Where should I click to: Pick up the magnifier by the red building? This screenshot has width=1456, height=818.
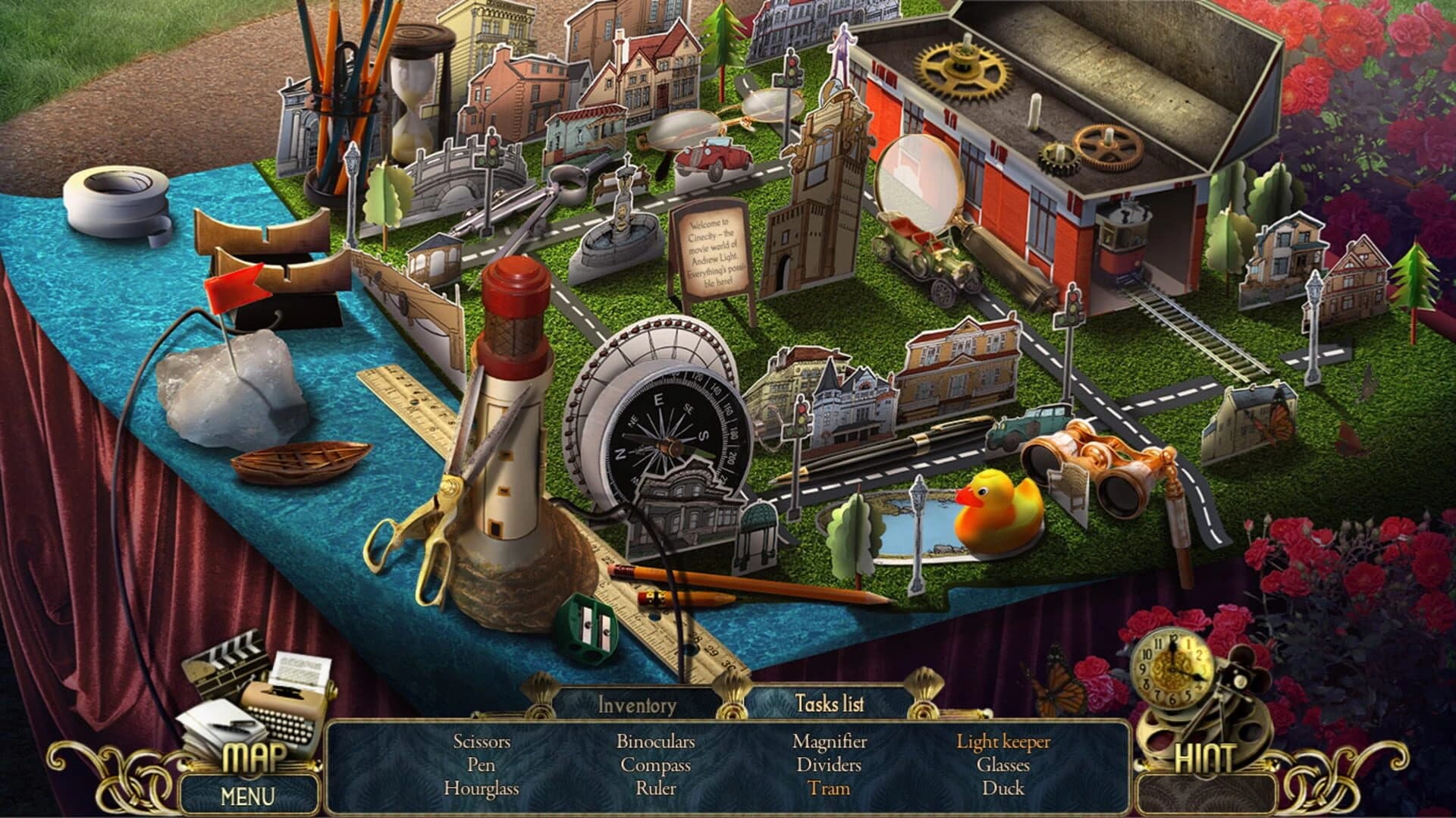(x=921, y=182)
